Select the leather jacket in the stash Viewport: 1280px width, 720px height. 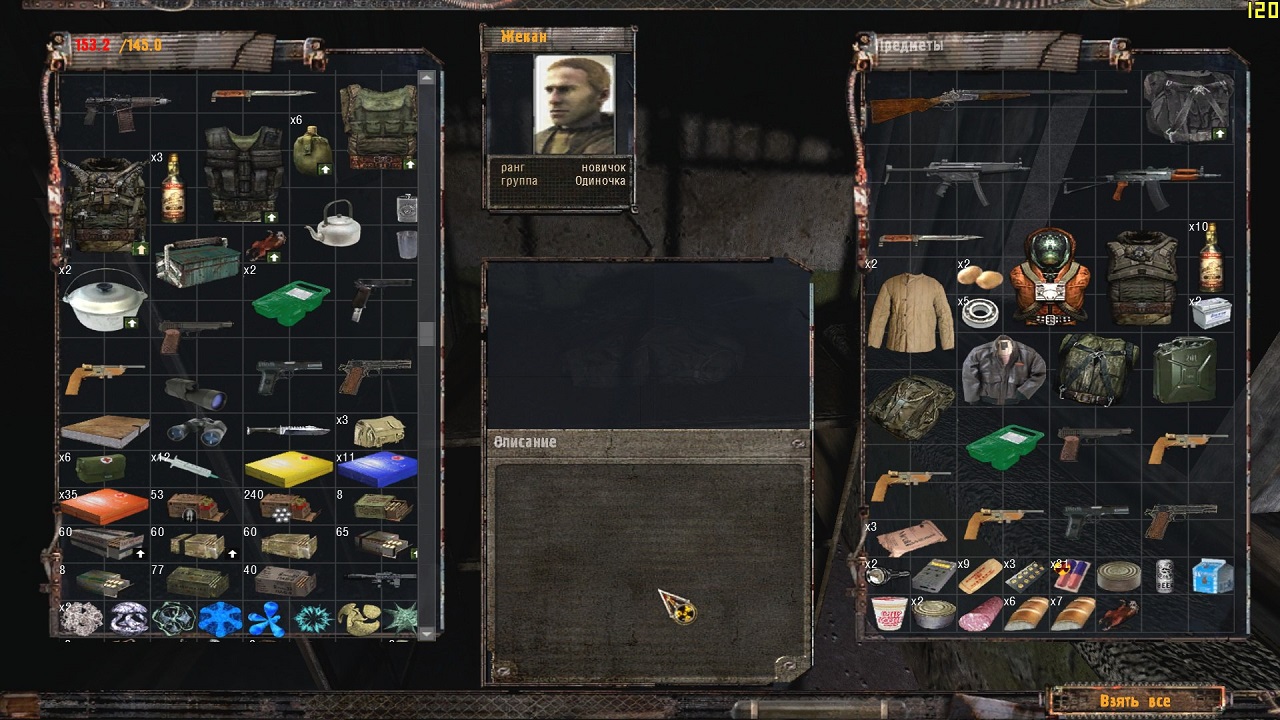coord(1002,368)
